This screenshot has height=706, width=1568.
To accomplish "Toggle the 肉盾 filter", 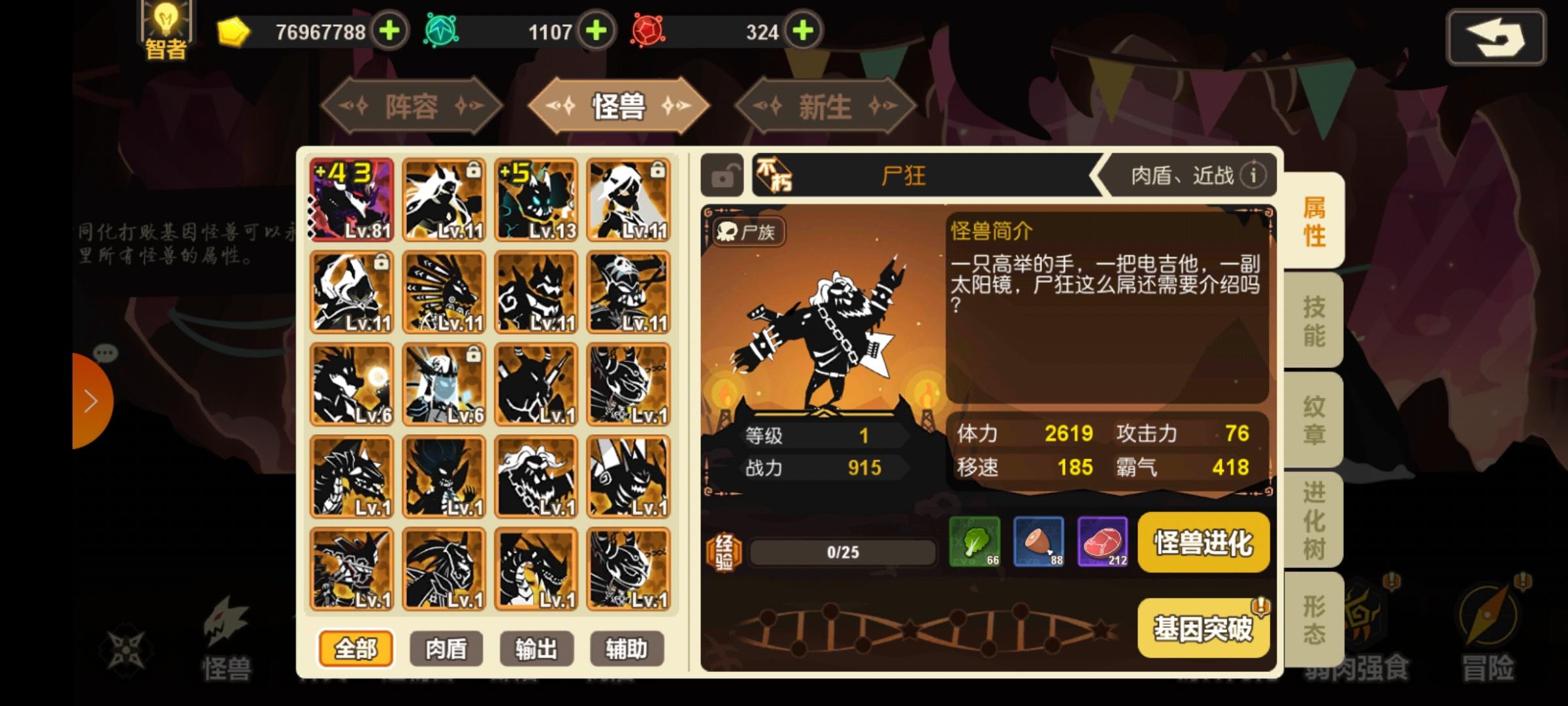I will [447, 648].
